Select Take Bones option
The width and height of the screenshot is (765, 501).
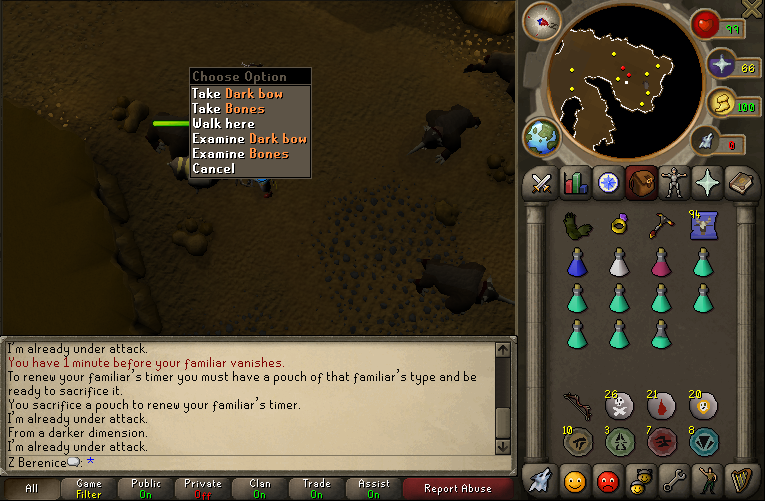coord(228,108)
